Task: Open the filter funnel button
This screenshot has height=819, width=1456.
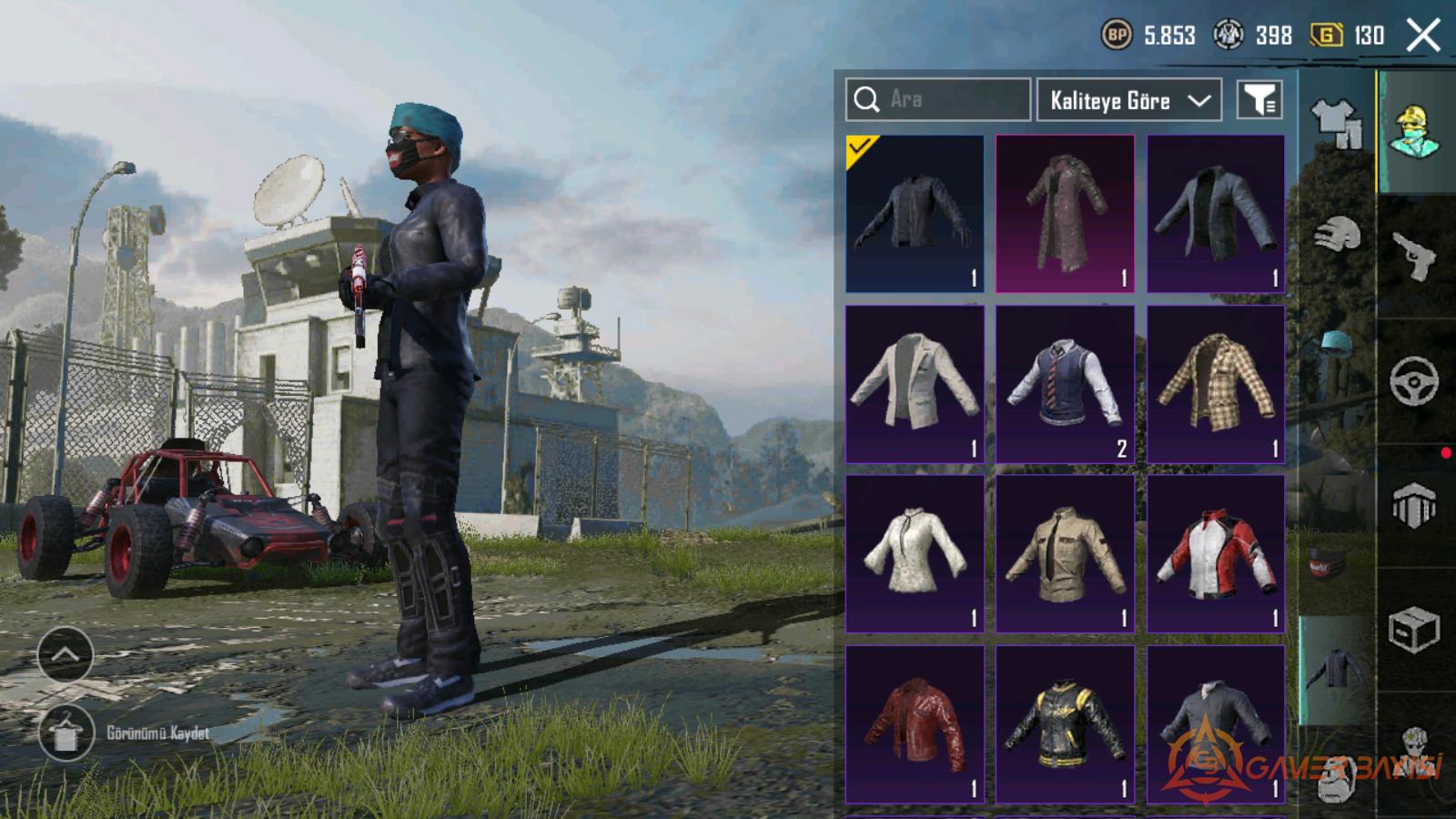Action: tap(1259, 100)
